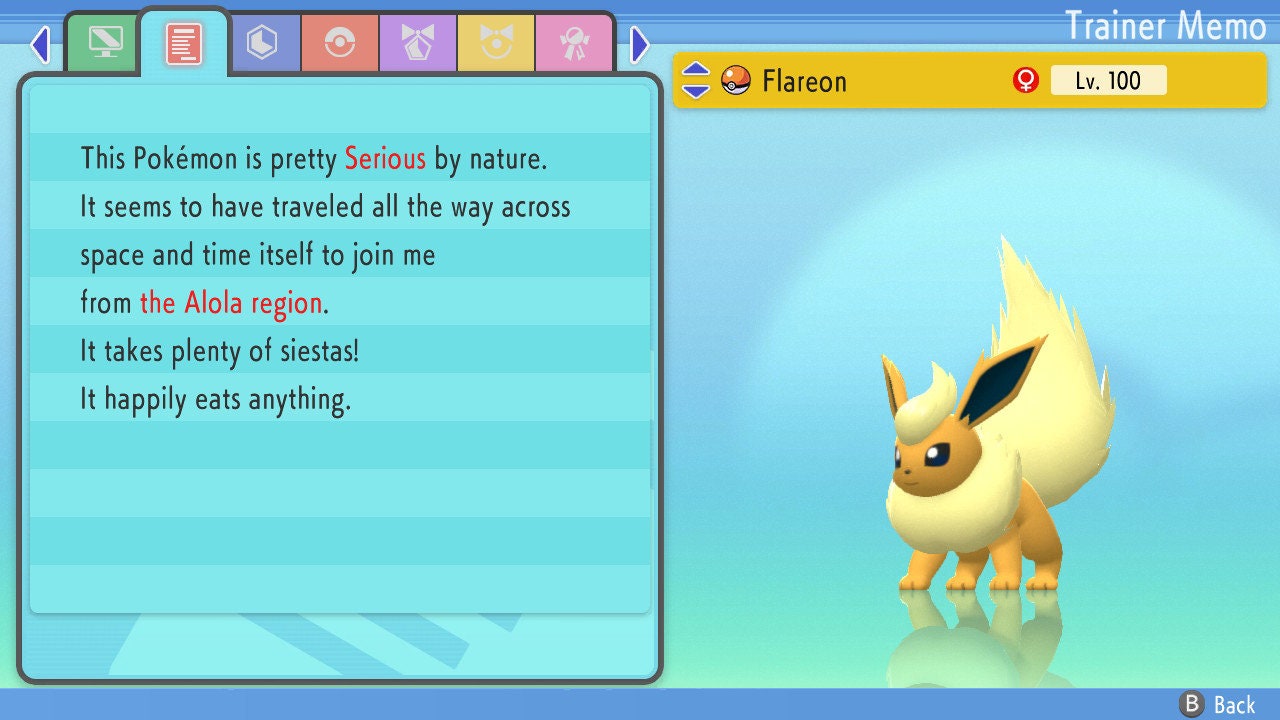Image resolution: width=1280 pixels, height=720 pixels.
Task: Open the blue hexagon stats tab
Action: coord(262,43)
